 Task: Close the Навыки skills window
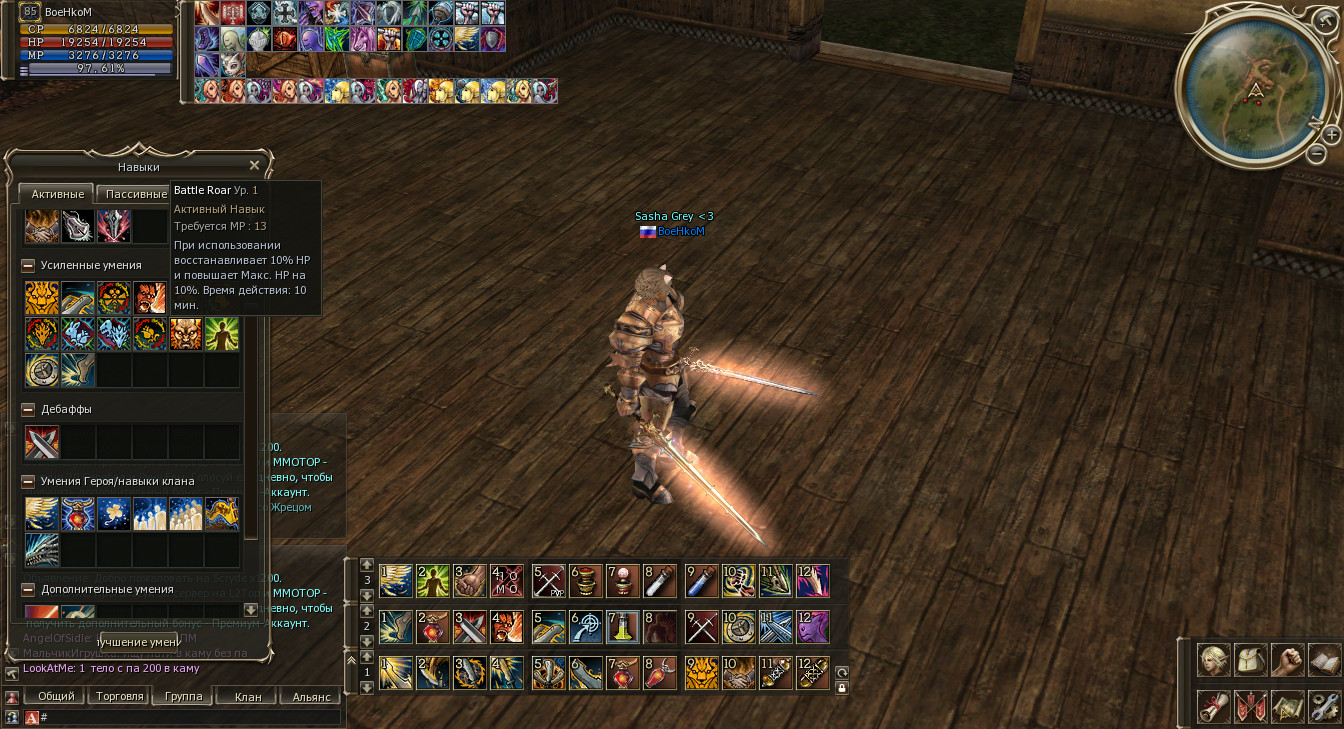click(x=254, y=166)
